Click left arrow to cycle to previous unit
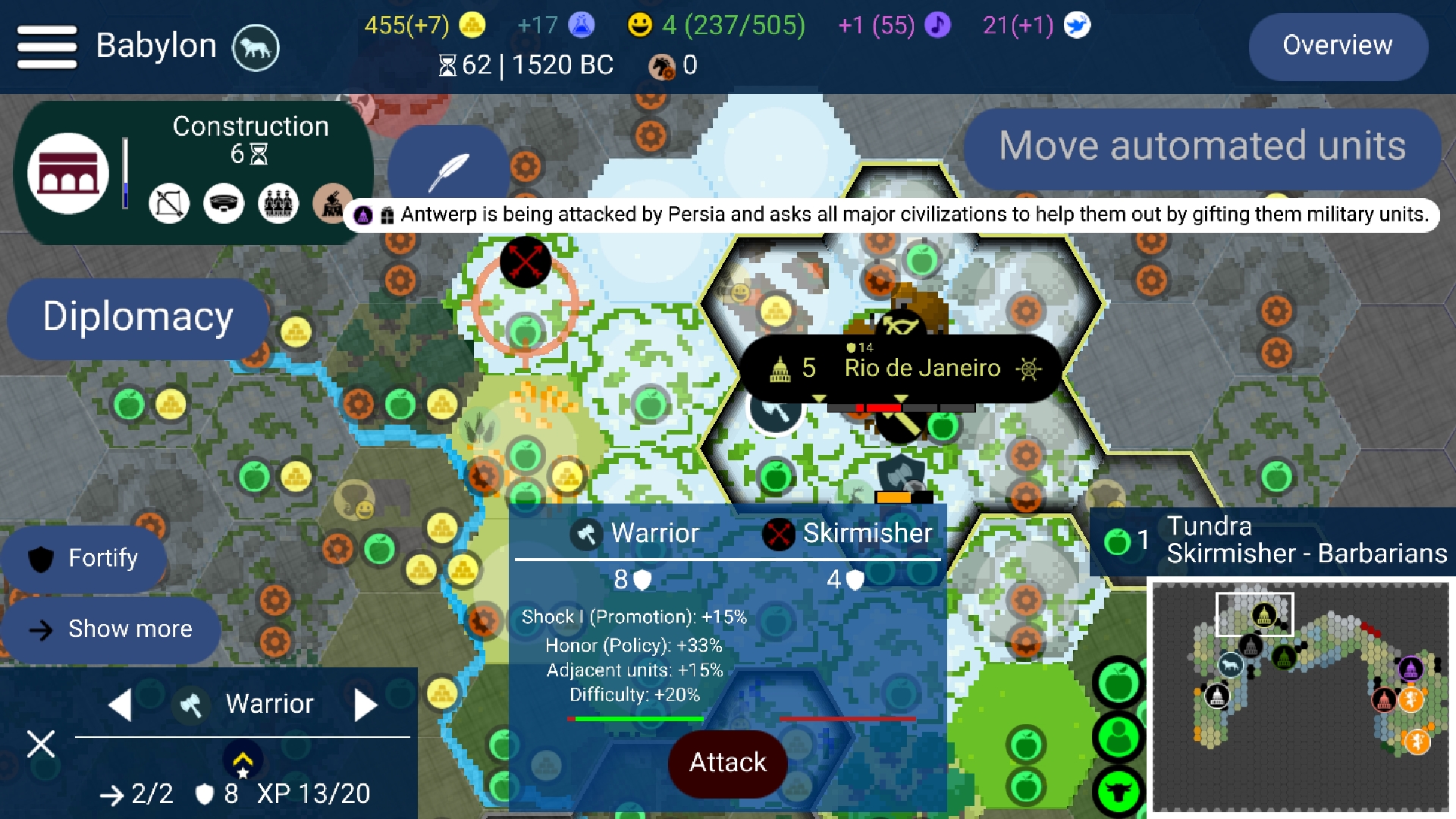Screen dimensions: 1456x819 [x=121, y=704]
